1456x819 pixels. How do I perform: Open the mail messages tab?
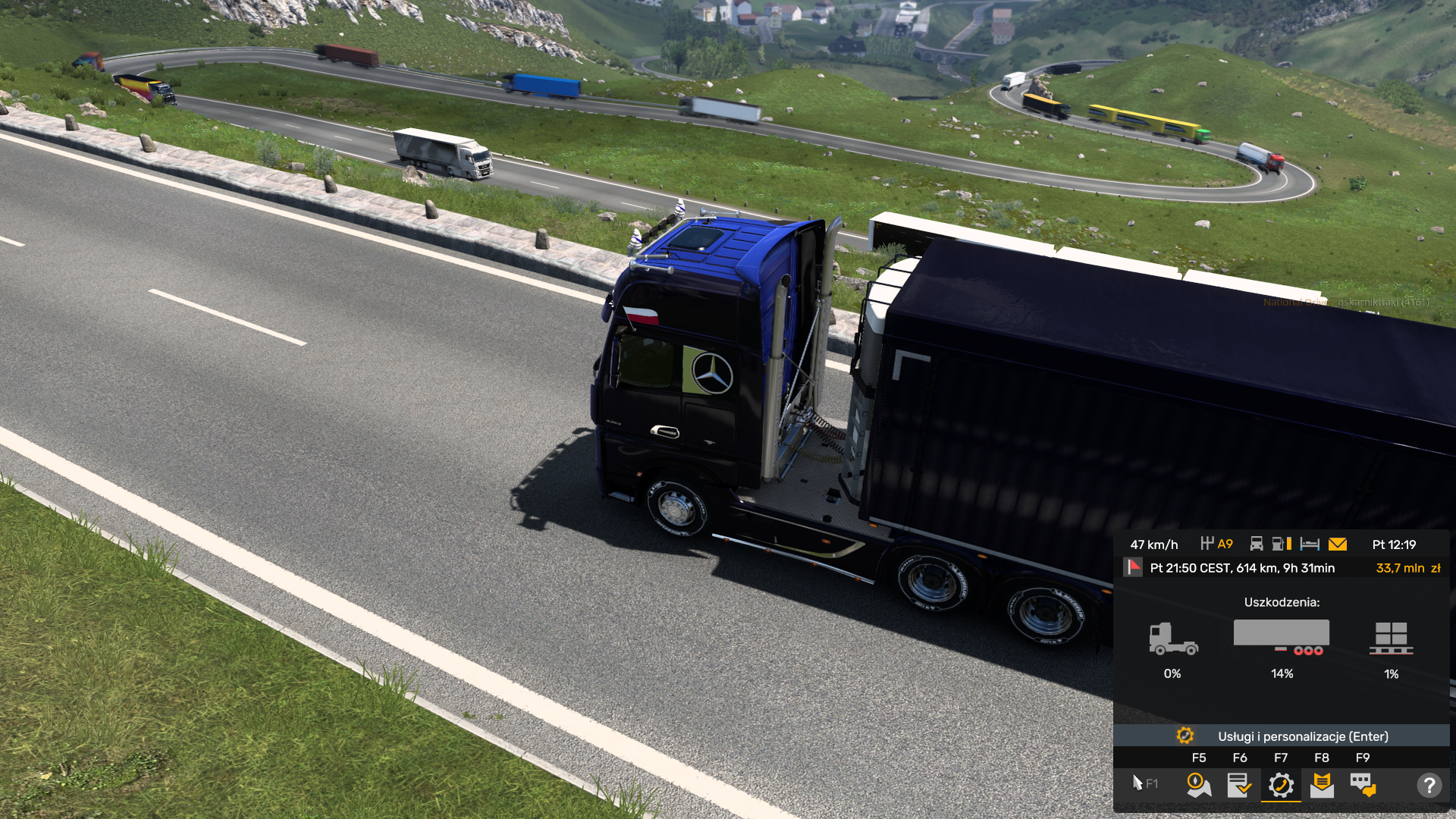pos(1322,785)
